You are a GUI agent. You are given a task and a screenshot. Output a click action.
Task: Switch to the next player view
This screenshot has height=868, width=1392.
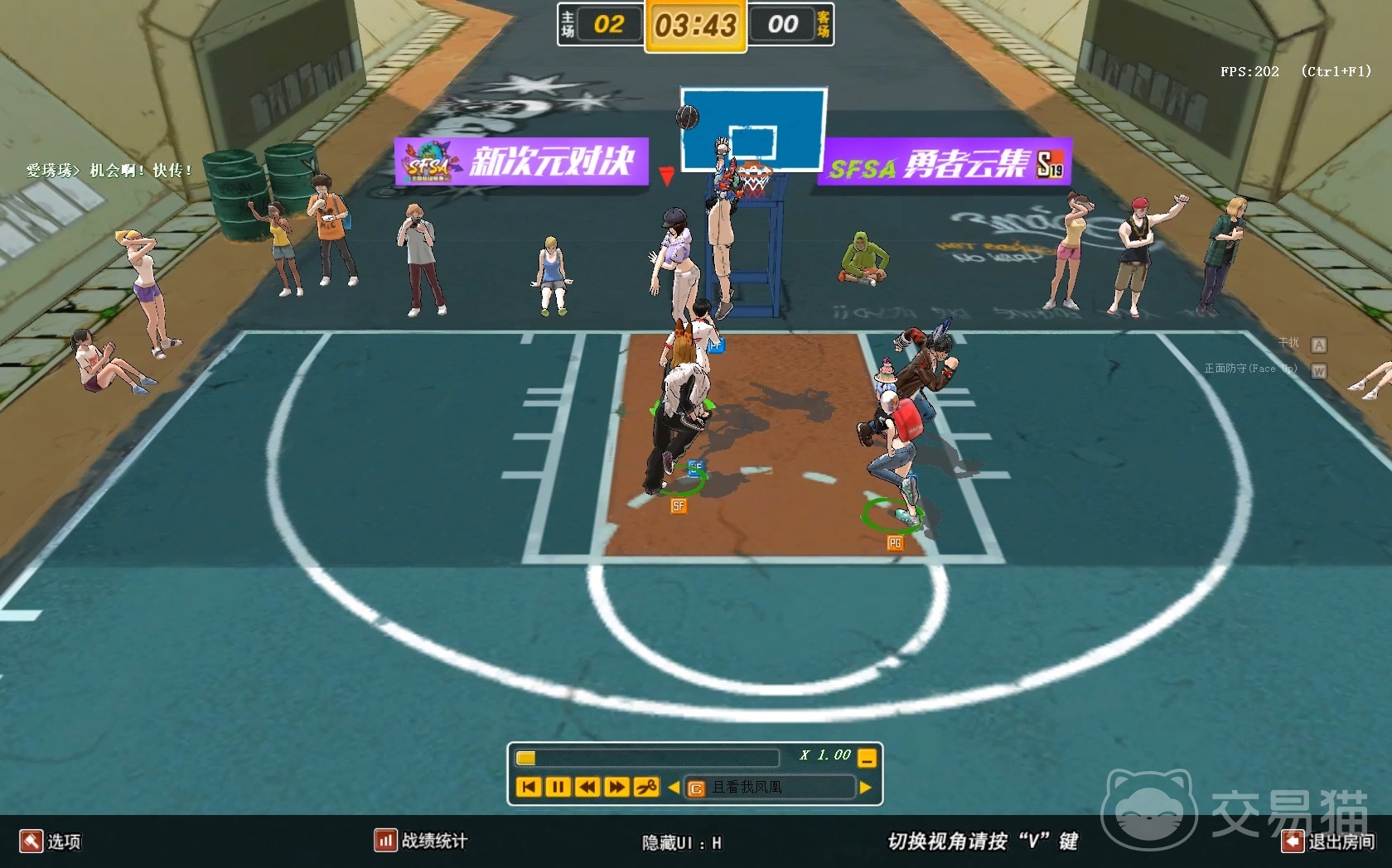[x=866, y=788]
